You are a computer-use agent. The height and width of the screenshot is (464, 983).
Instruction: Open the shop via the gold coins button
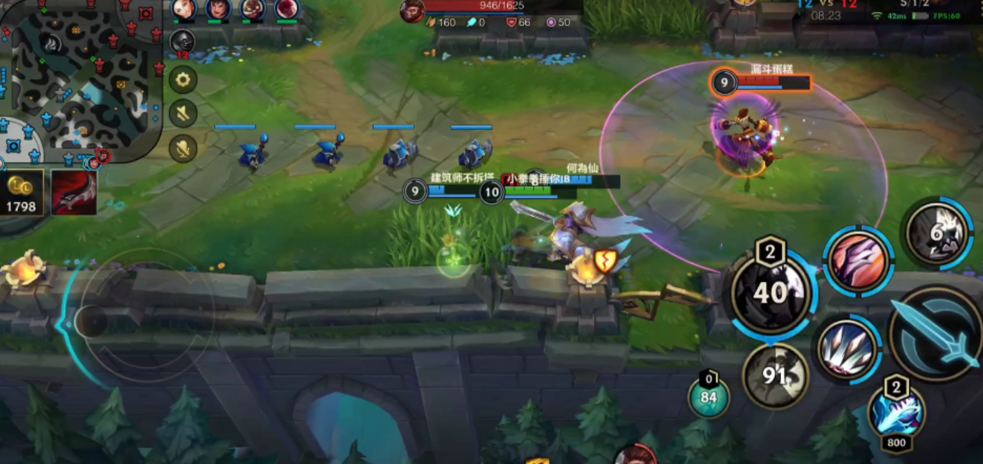[24, 190]
